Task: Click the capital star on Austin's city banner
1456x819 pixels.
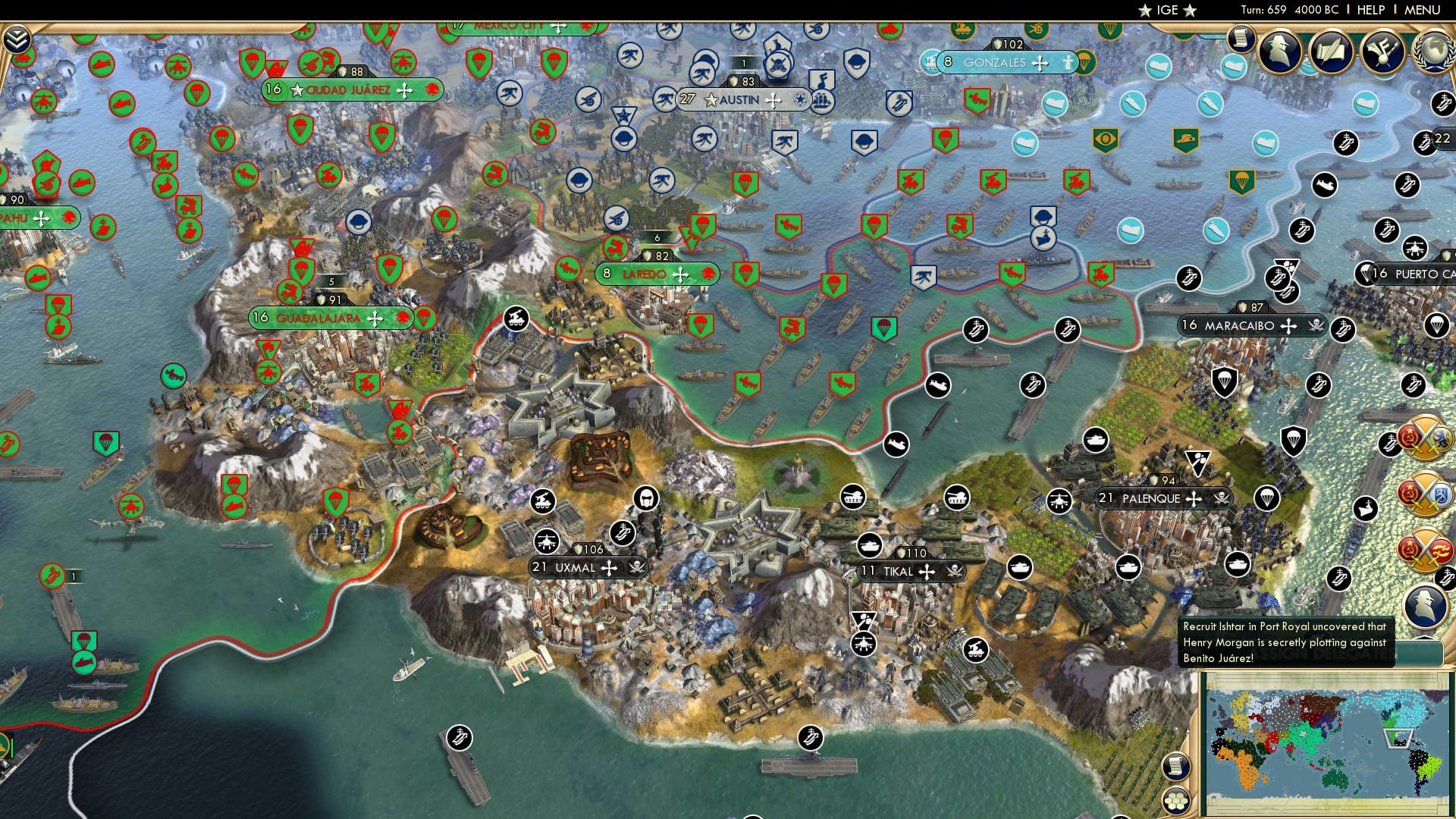Action: (711, 99)
